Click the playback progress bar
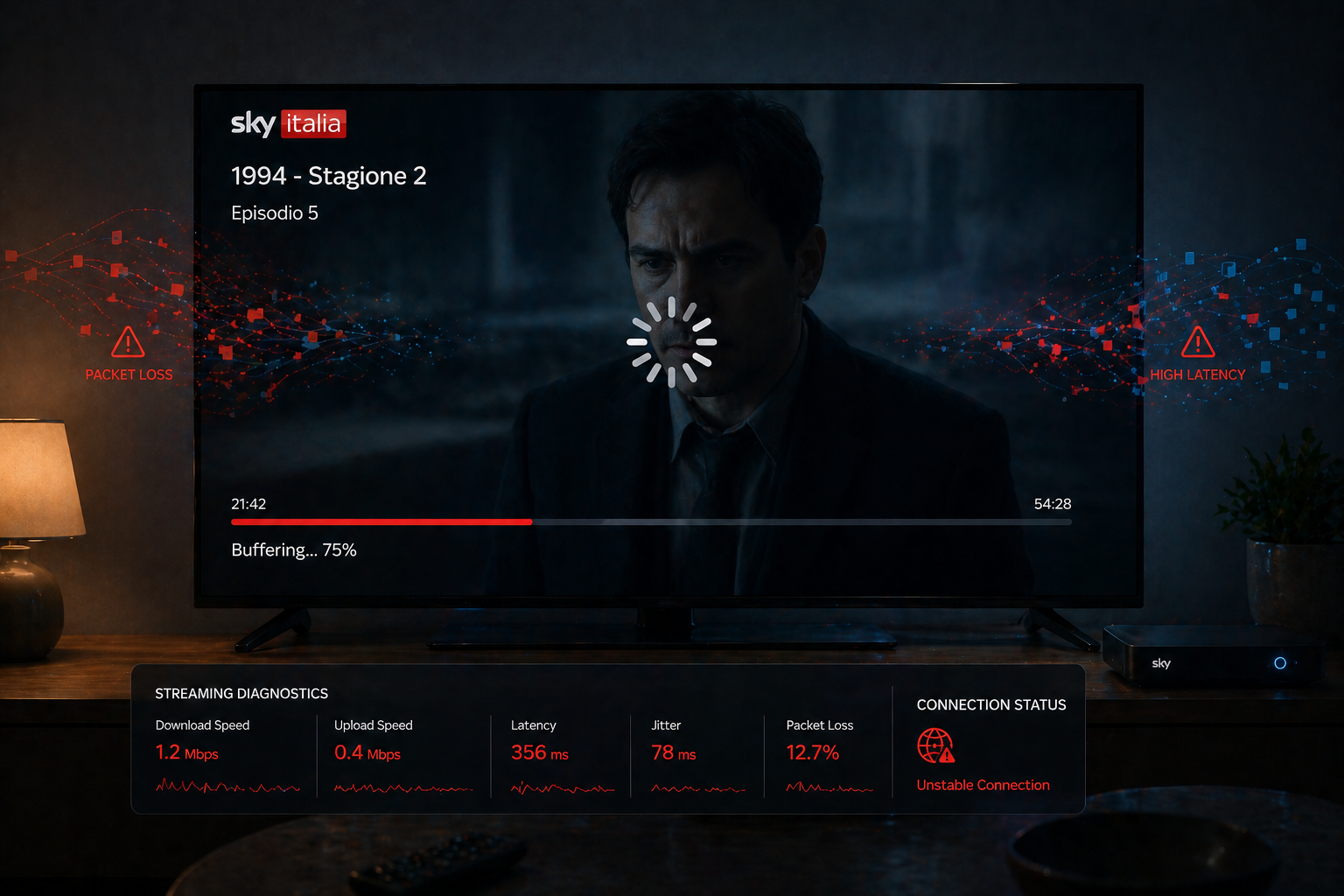The width and height of the screenshot is (1344, 896). [x=650, y=521]
